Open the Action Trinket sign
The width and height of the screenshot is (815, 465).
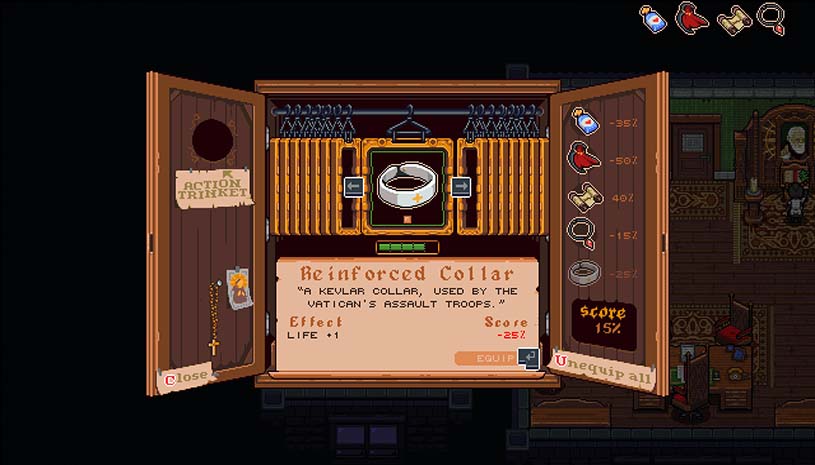pos(209,187)
